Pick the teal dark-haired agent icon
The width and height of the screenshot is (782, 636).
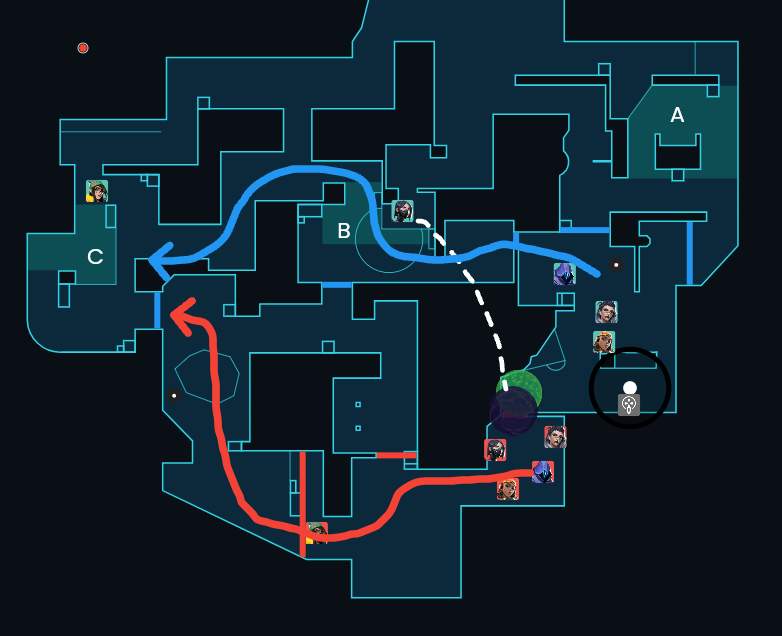click(x=606, y=312)
